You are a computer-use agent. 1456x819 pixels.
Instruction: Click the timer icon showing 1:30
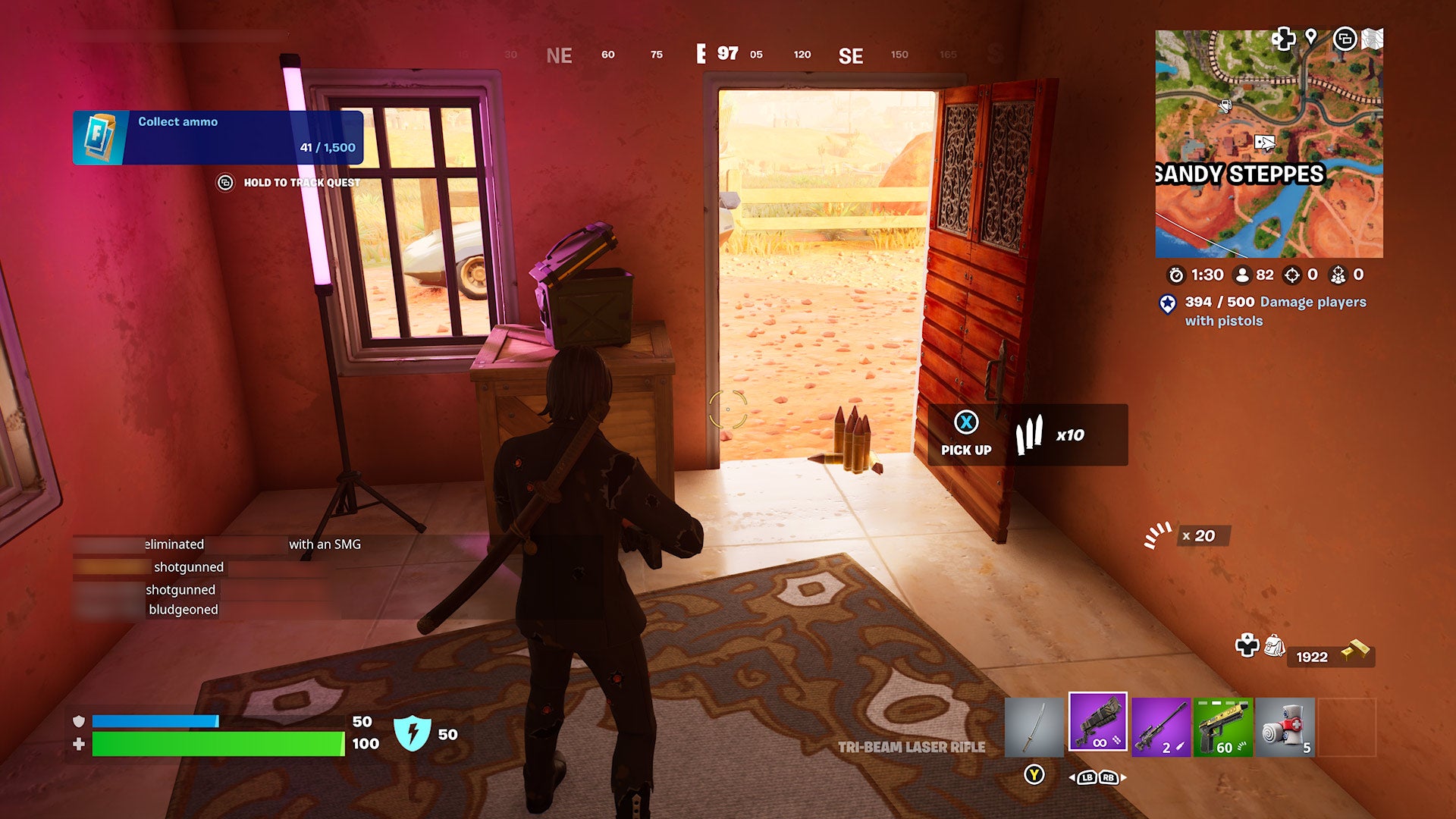click(1175, 275)
